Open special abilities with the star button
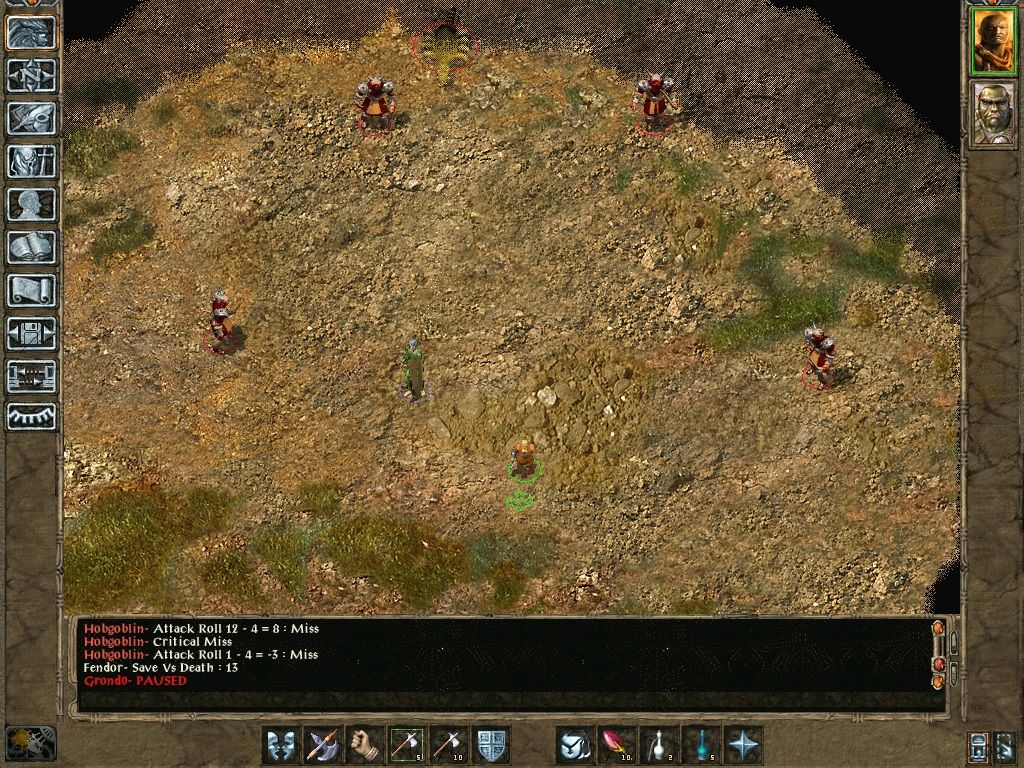Viewport: 1024px width, 768px height. point(743,745)
